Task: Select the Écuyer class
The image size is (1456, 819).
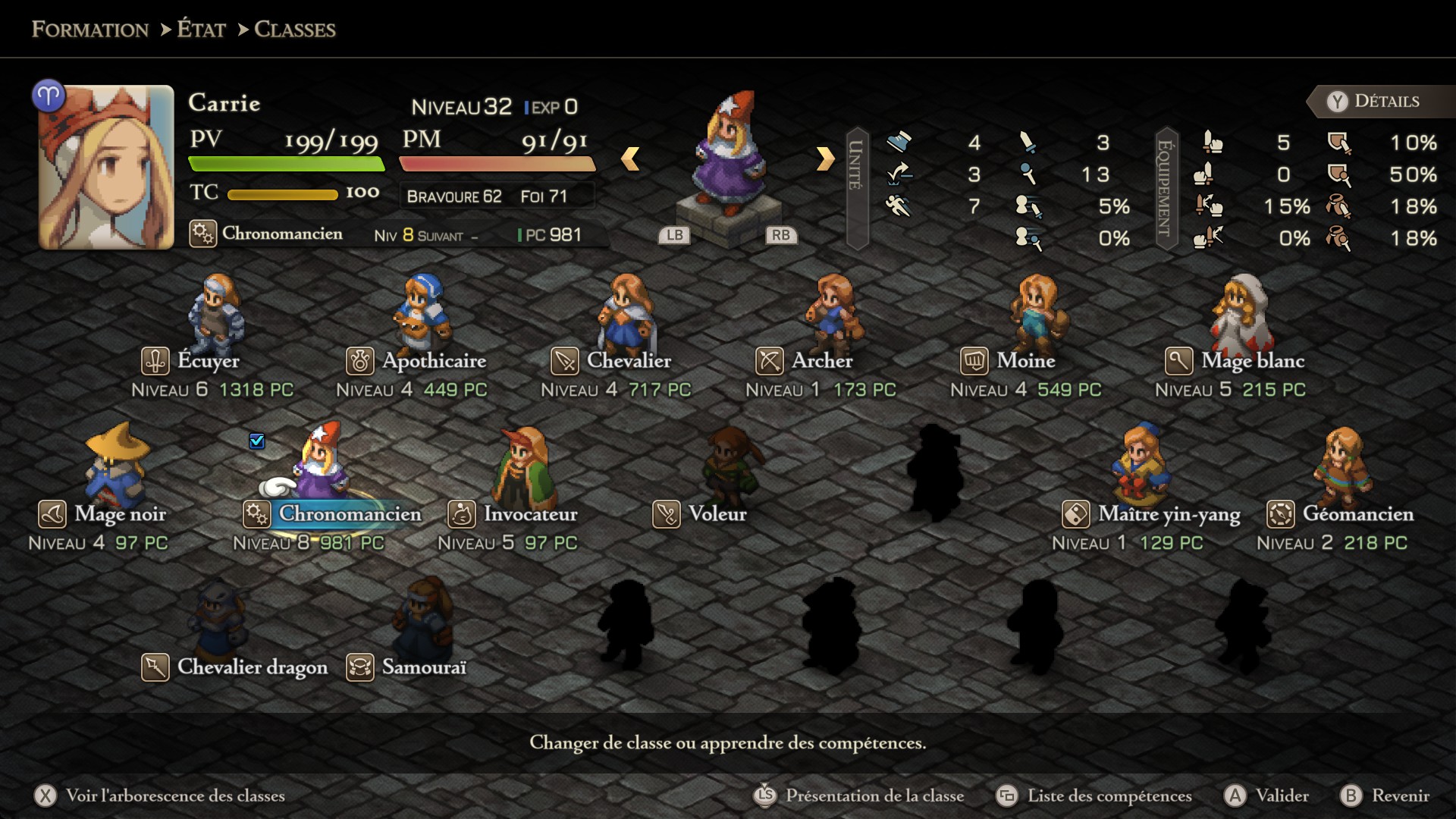Action: point(209,361)
